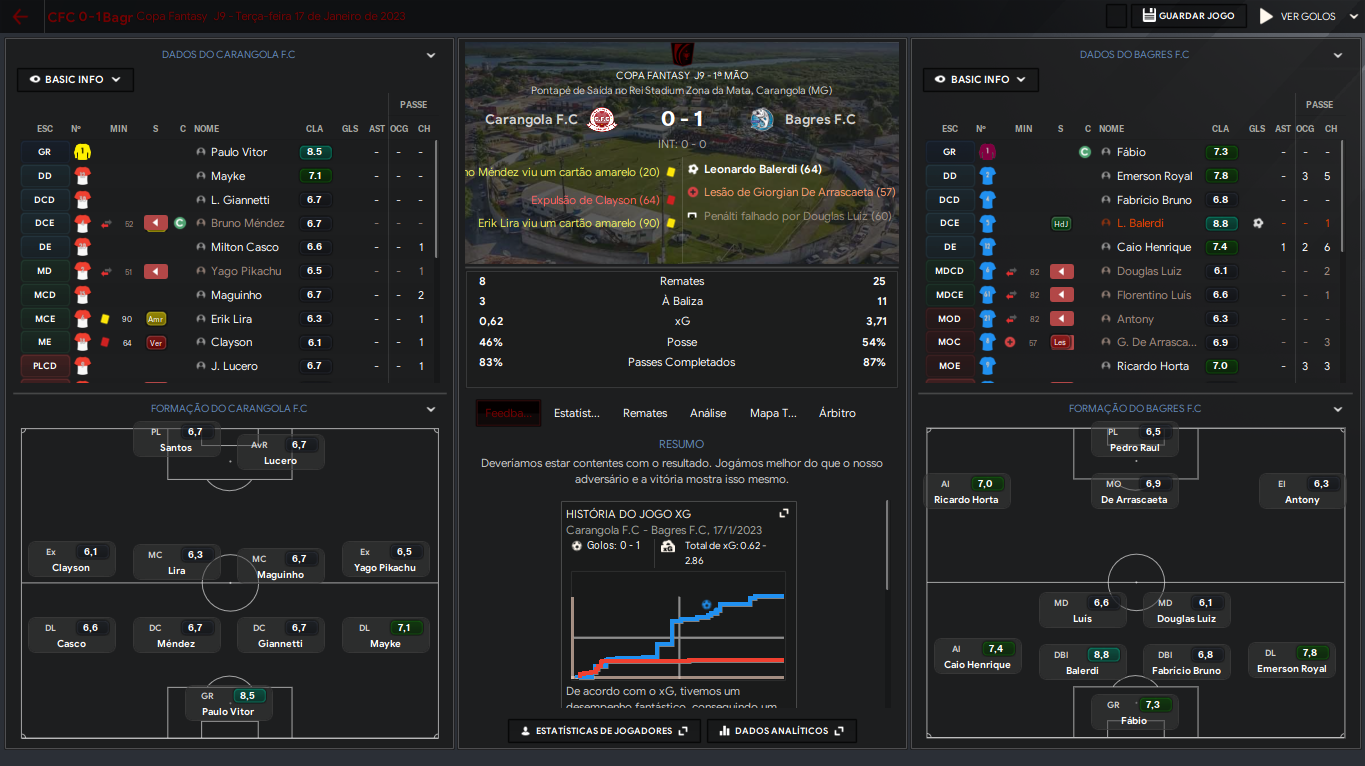This screenshot has height=766, width=1365.
Task: Click Caio Henrique's row in the list
Action: (x=1153, y=247)
